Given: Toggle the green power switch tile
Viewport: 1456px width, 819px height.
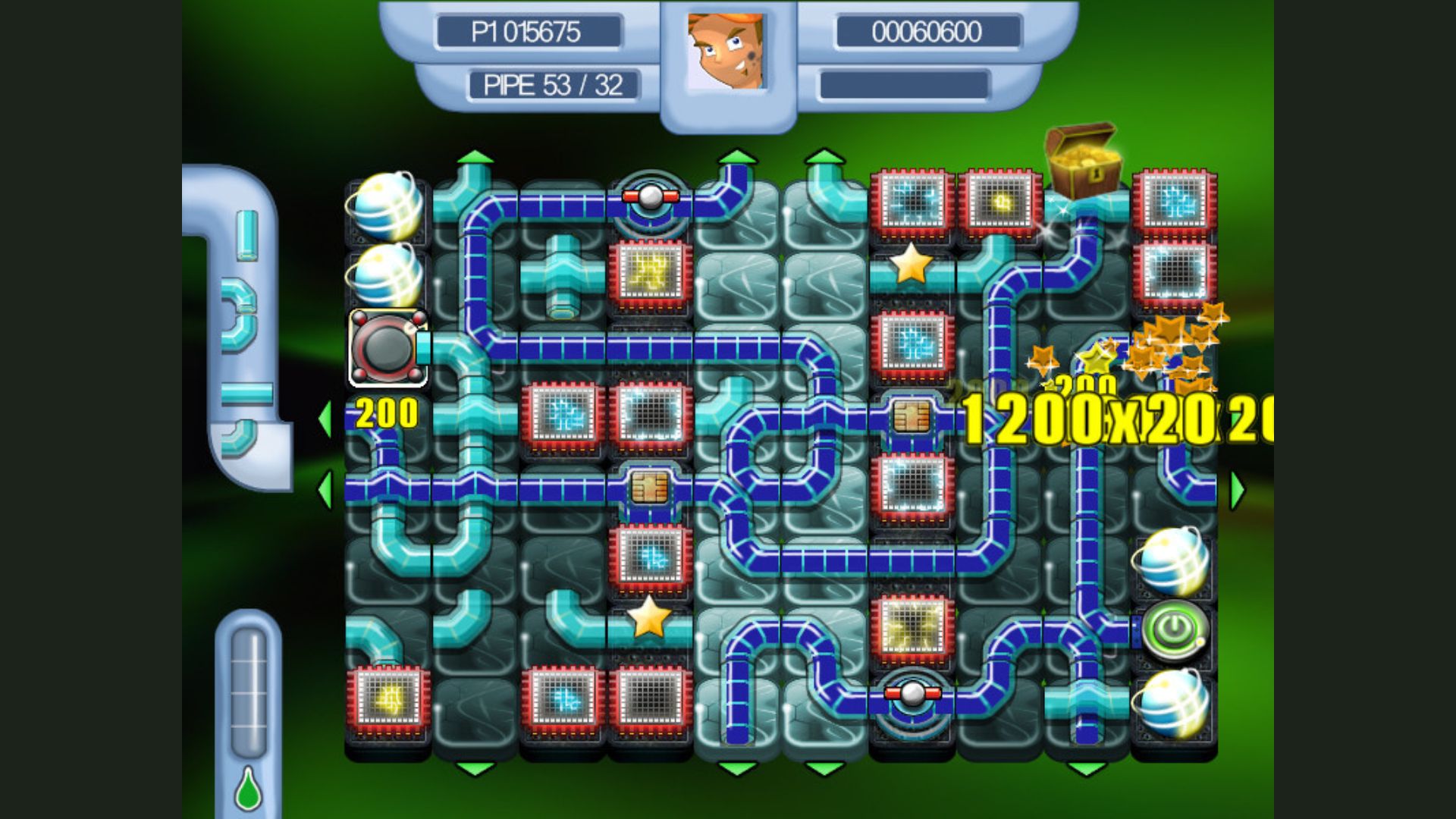Looking at the screenshot, I should tap(1175, 629).
